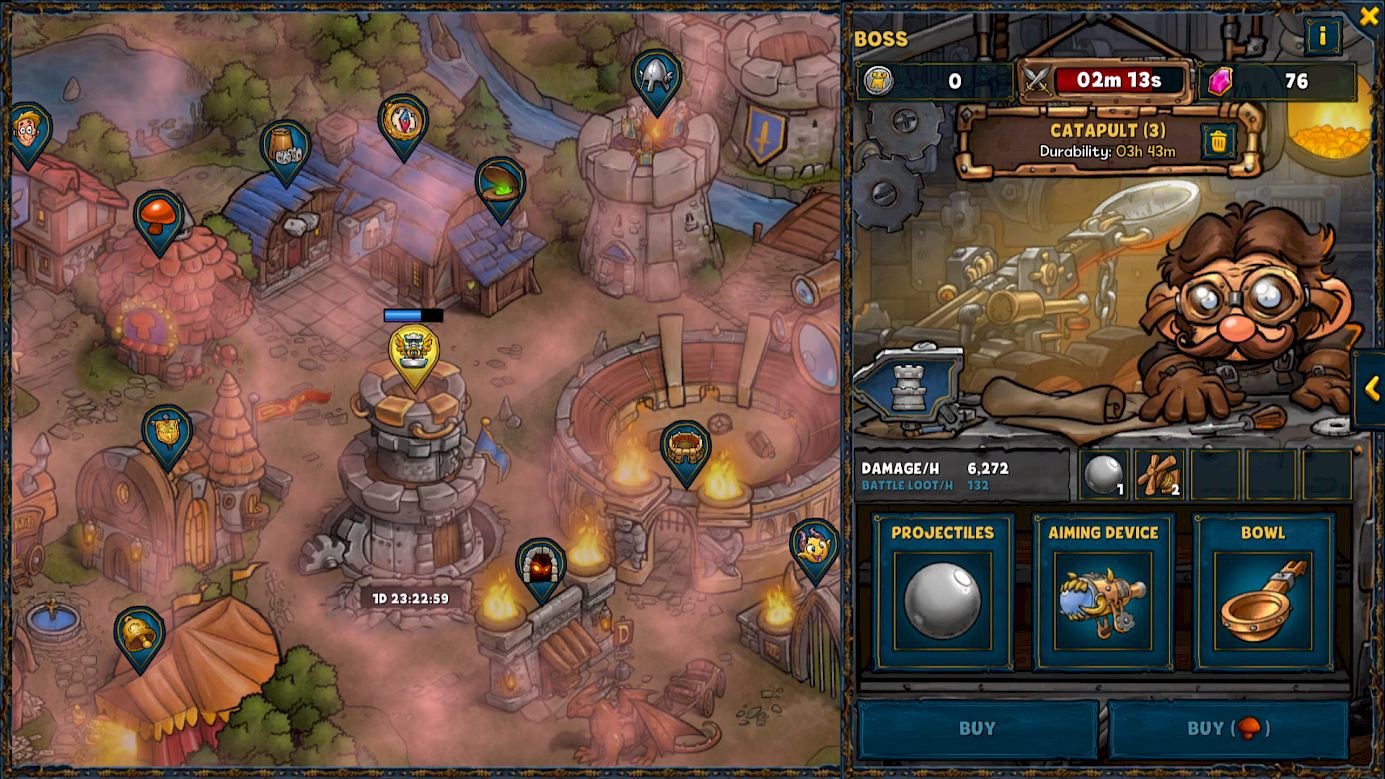Open the arena map marker

686,448
